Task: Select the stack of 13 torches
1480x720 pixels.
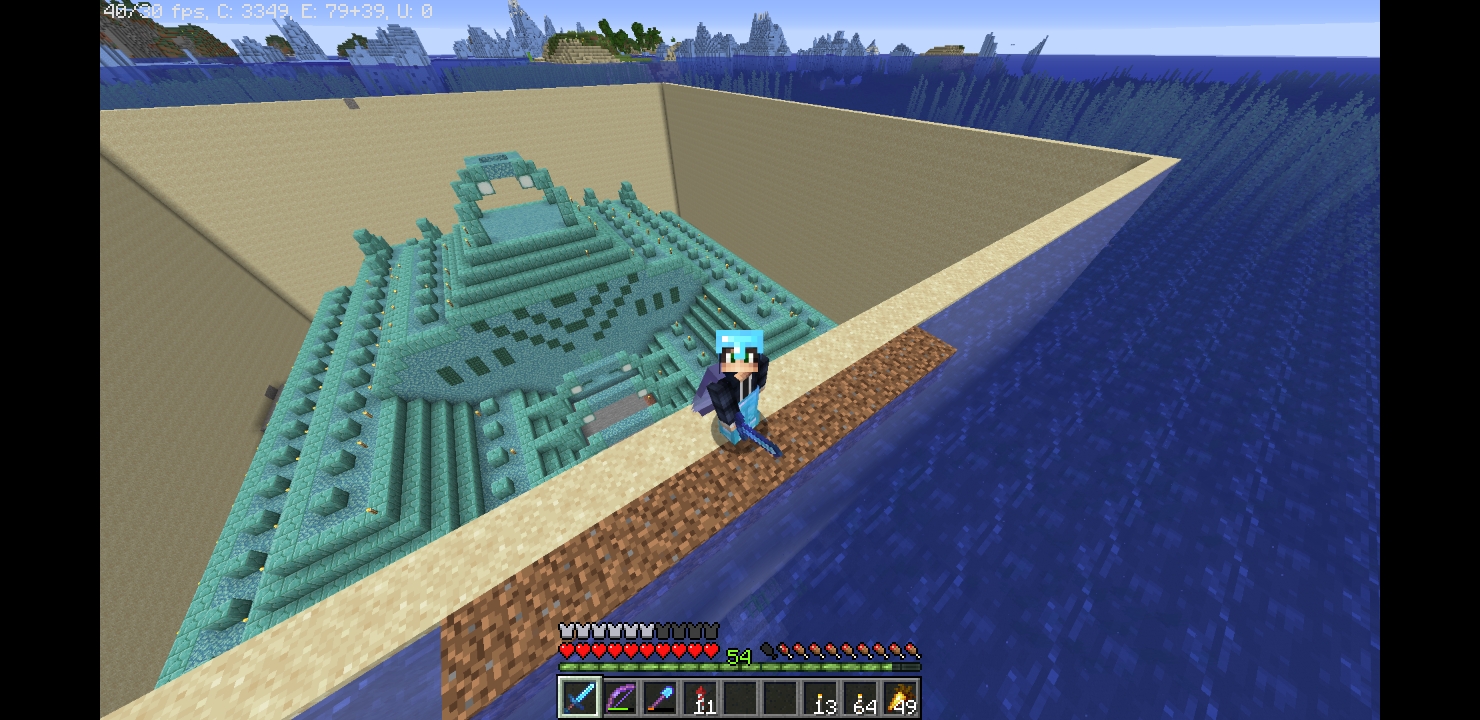Action: pos(821,697)
